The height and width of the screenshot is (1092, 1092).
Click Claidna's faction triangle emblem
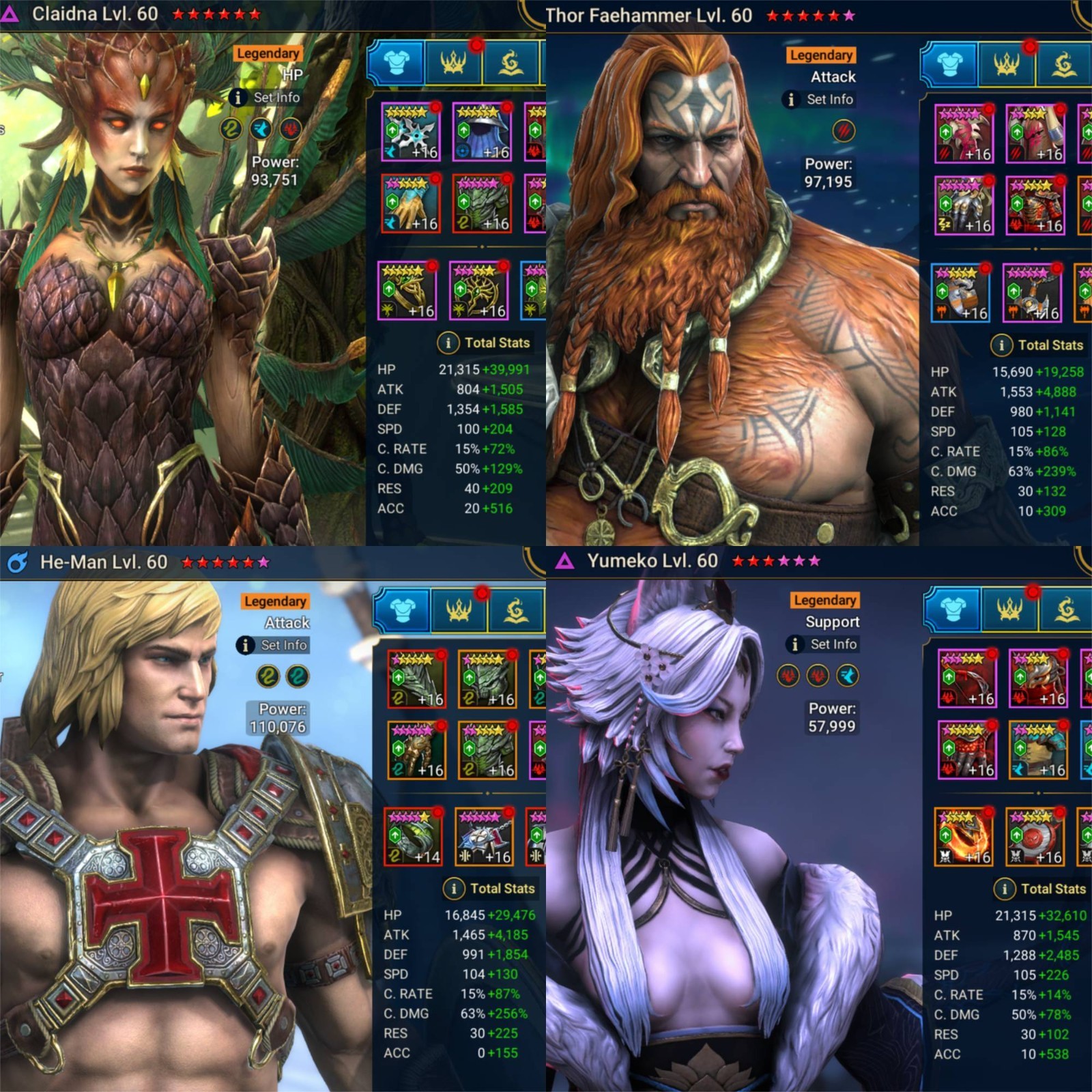(10, 12)
